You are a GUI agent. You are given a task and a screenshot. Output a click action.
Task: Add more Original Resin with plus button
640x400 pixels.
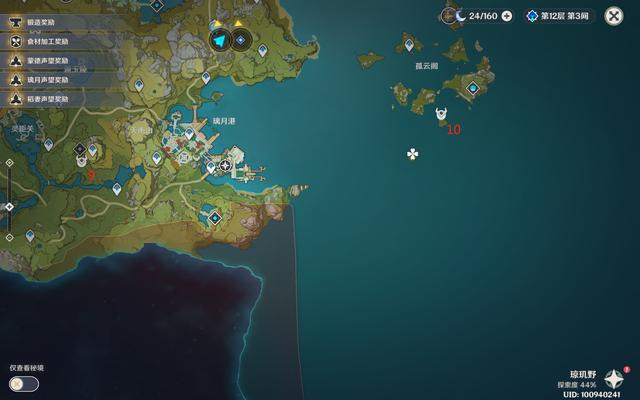coord(507,16)
